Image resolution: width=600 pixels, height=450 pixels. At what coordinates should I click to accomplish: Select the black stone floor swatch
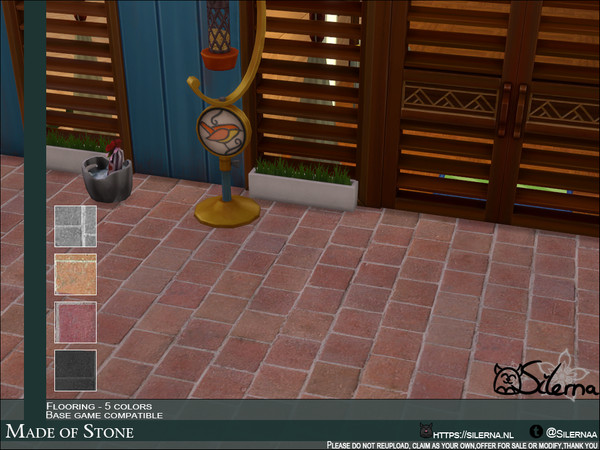click(75, 370)
